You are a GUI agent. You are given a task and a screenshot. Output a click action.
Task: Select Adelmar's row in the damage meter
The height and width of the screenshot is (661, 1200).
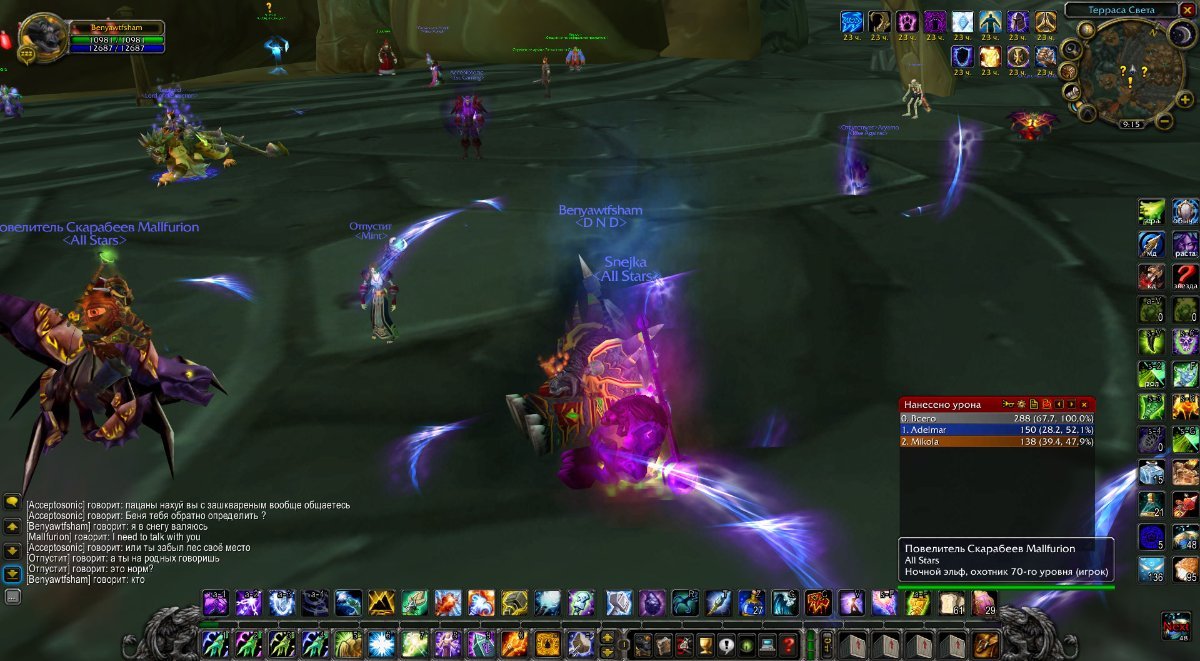point(997,430)
